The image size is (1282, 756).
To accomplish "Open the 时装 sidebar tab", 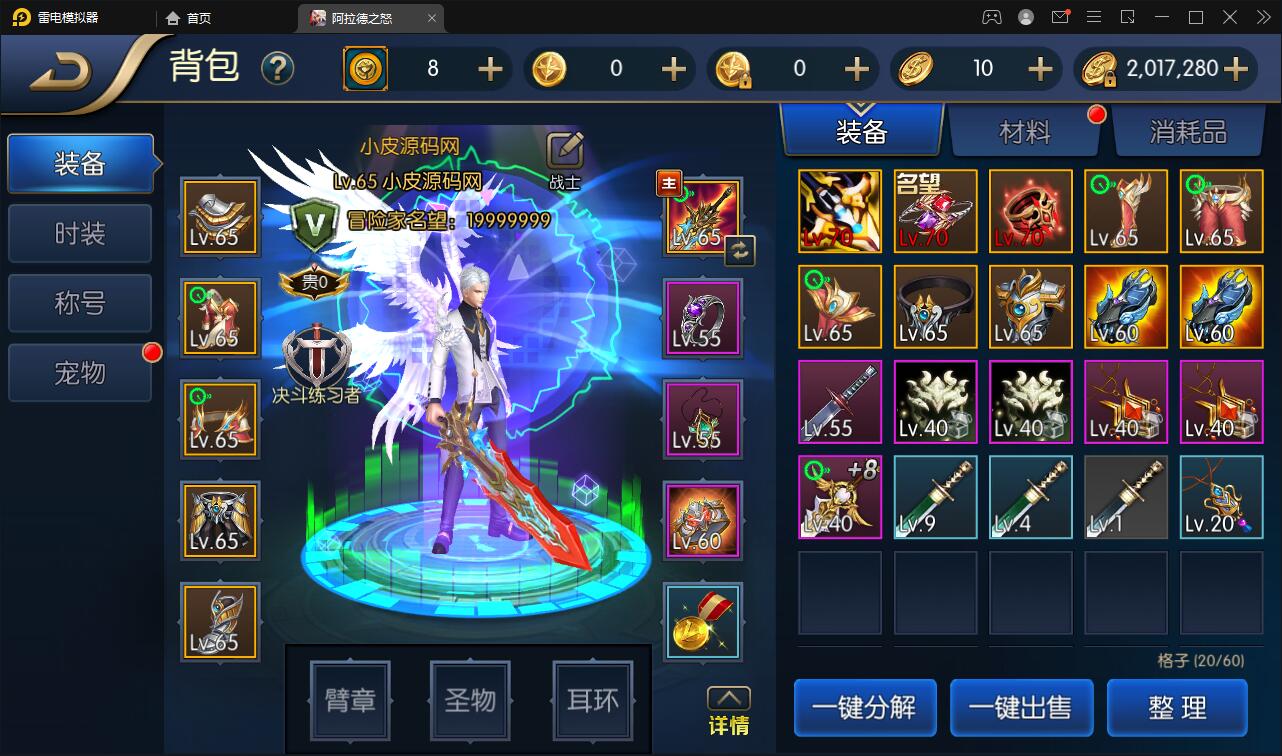I will [79, 233].
